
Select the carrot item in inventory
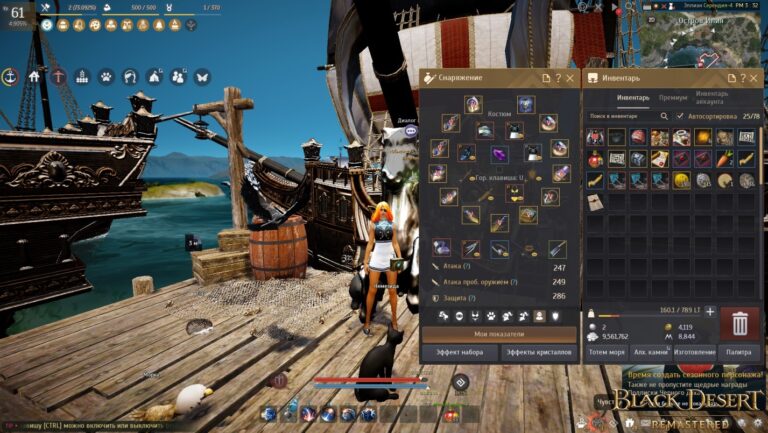click(x=725, y=158)
